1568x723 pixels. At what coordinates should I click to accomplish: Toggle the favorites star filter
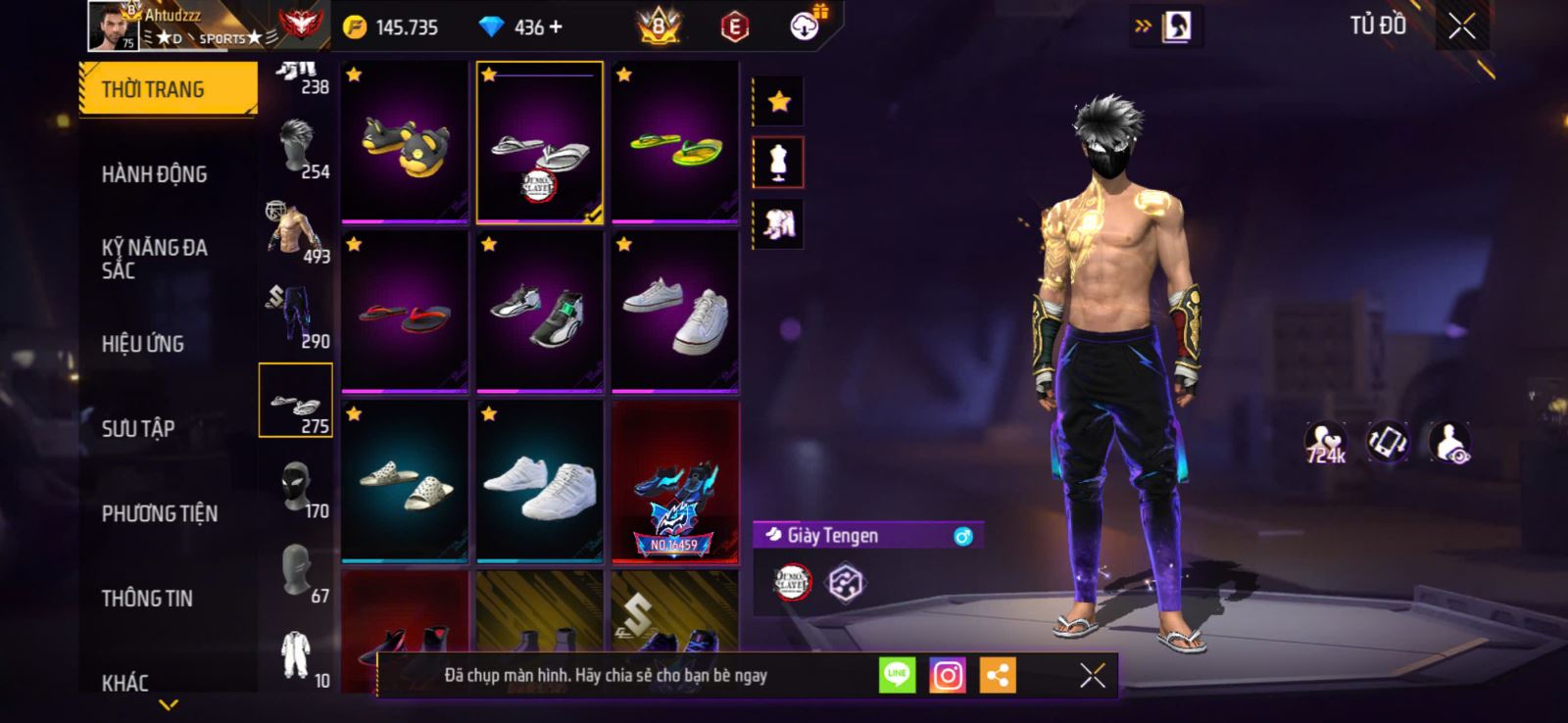tap(779, 101)
